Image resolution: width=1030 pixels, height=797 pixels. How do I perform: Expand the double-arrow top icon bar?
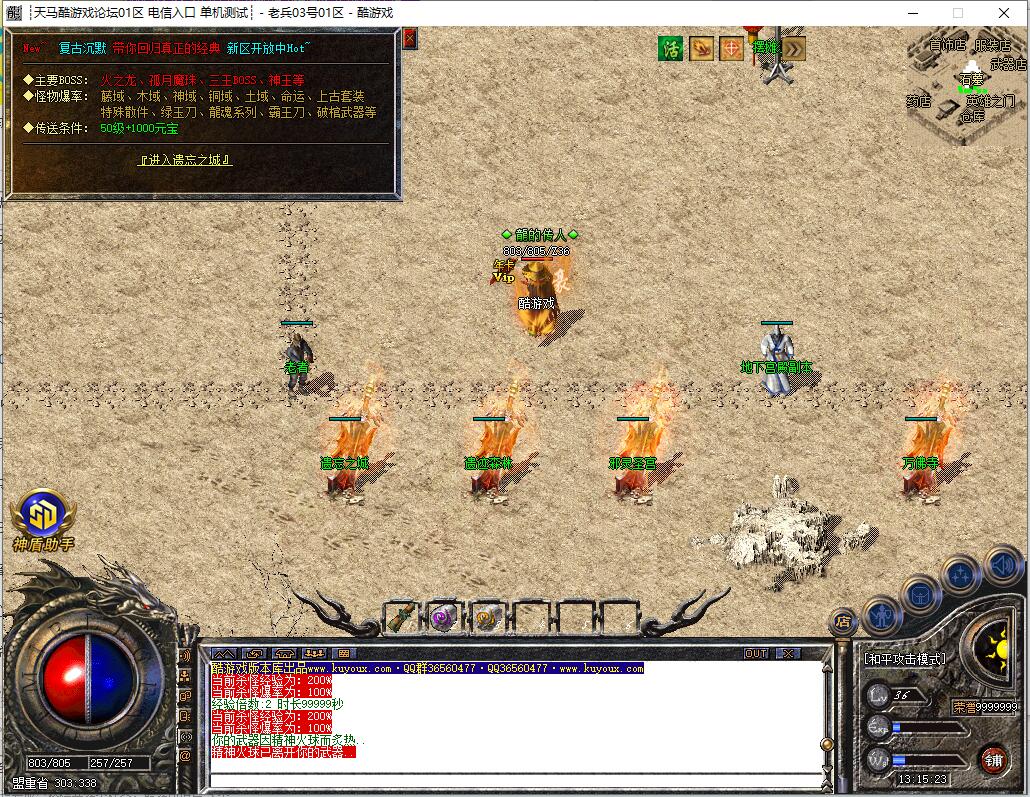[x=793, y=48]
